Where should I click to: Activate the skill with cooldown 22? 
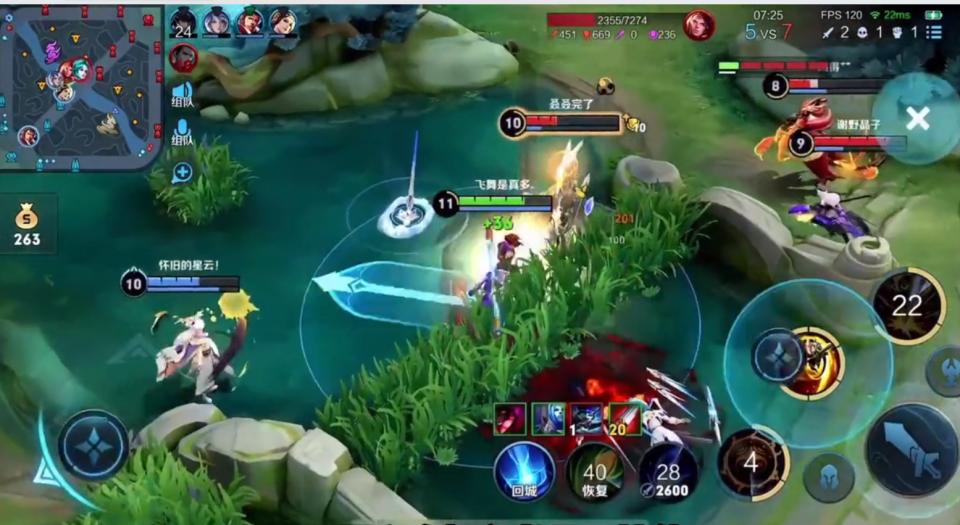(x=907, y=305)
